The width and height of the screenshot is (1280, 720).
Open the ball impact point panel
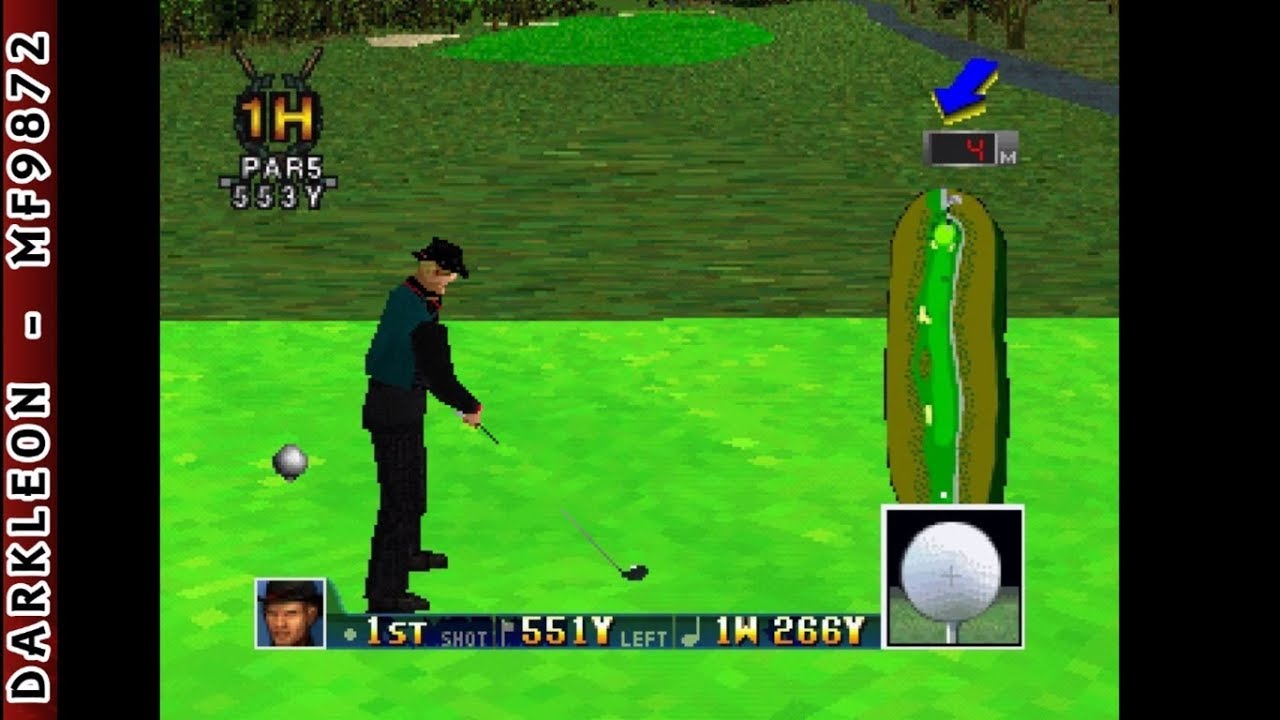pos(952,570)
